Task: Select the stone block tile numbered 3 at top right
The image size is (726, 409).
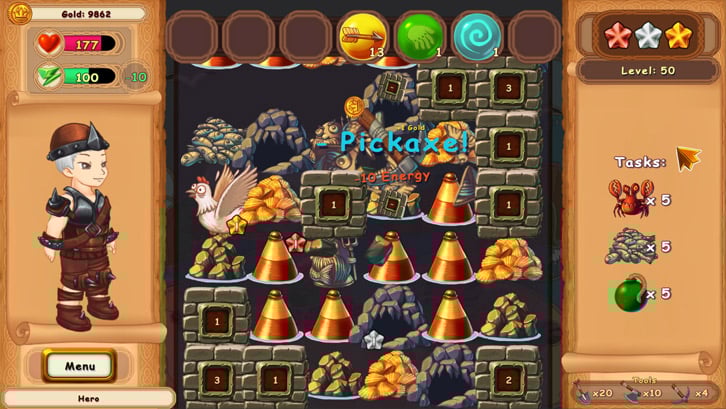Action: coord(508,88)
